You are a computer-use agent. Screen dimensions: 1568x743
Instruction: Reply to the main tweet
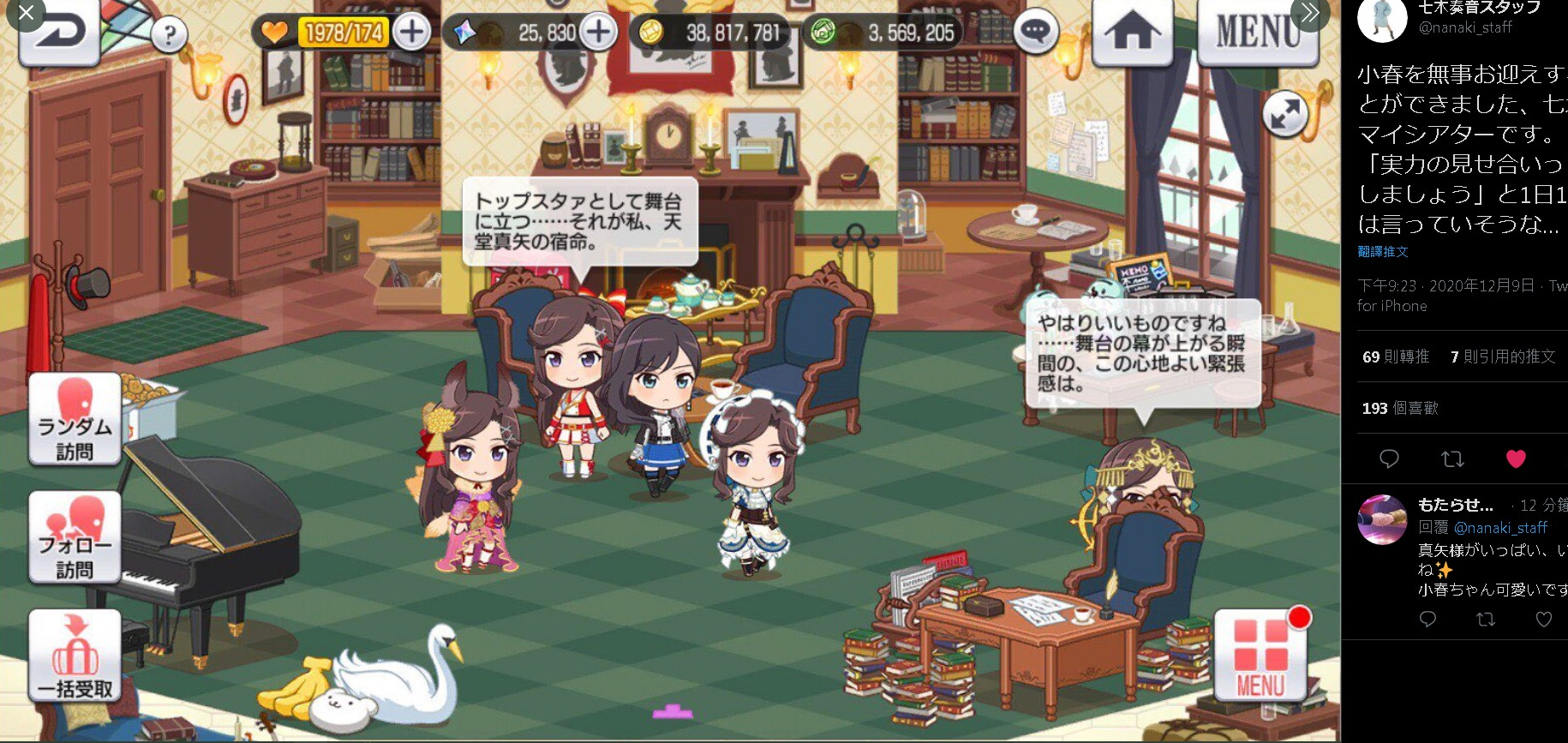[1389, 459]
